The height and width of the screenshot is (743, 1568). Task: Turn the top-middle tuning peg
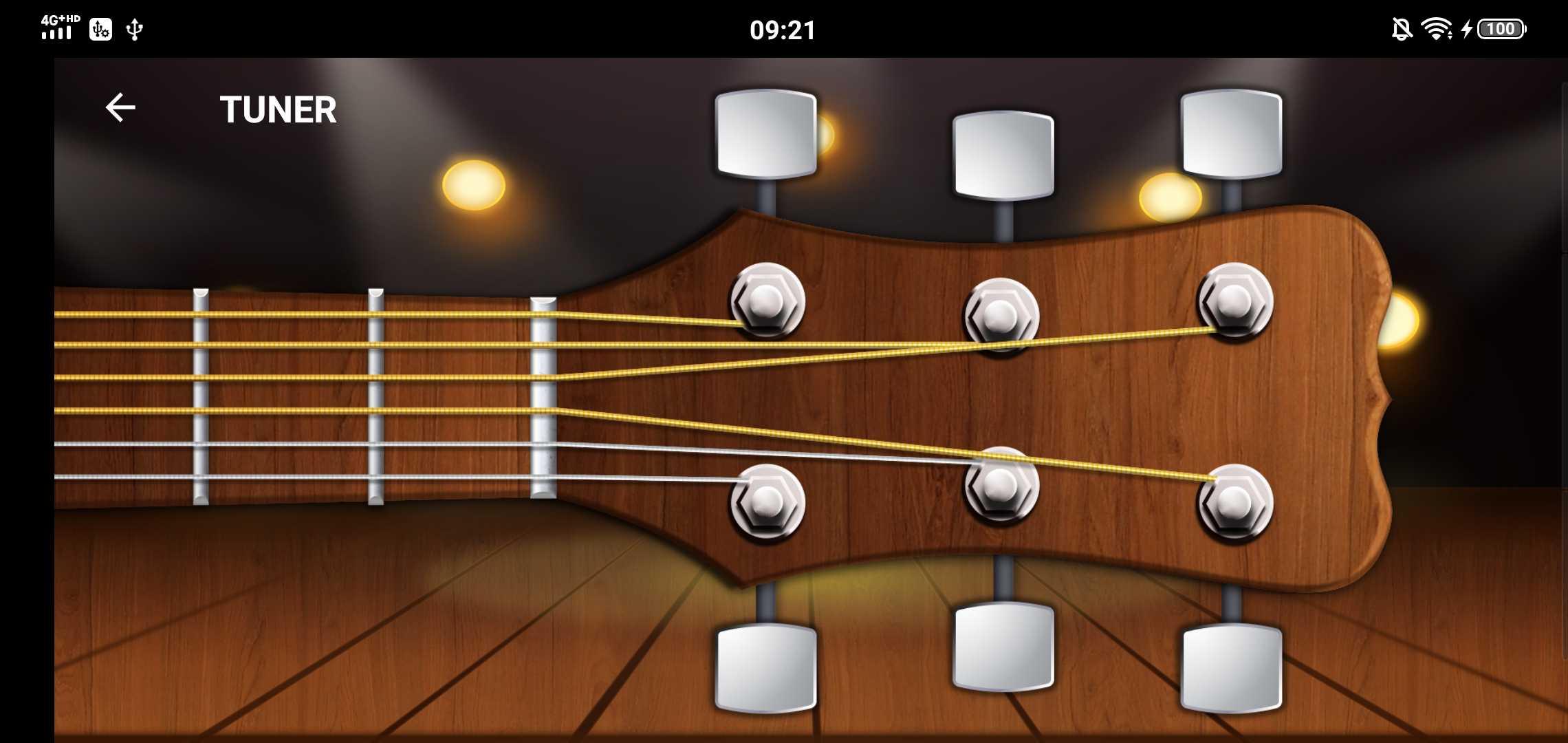coord(1004,155)
